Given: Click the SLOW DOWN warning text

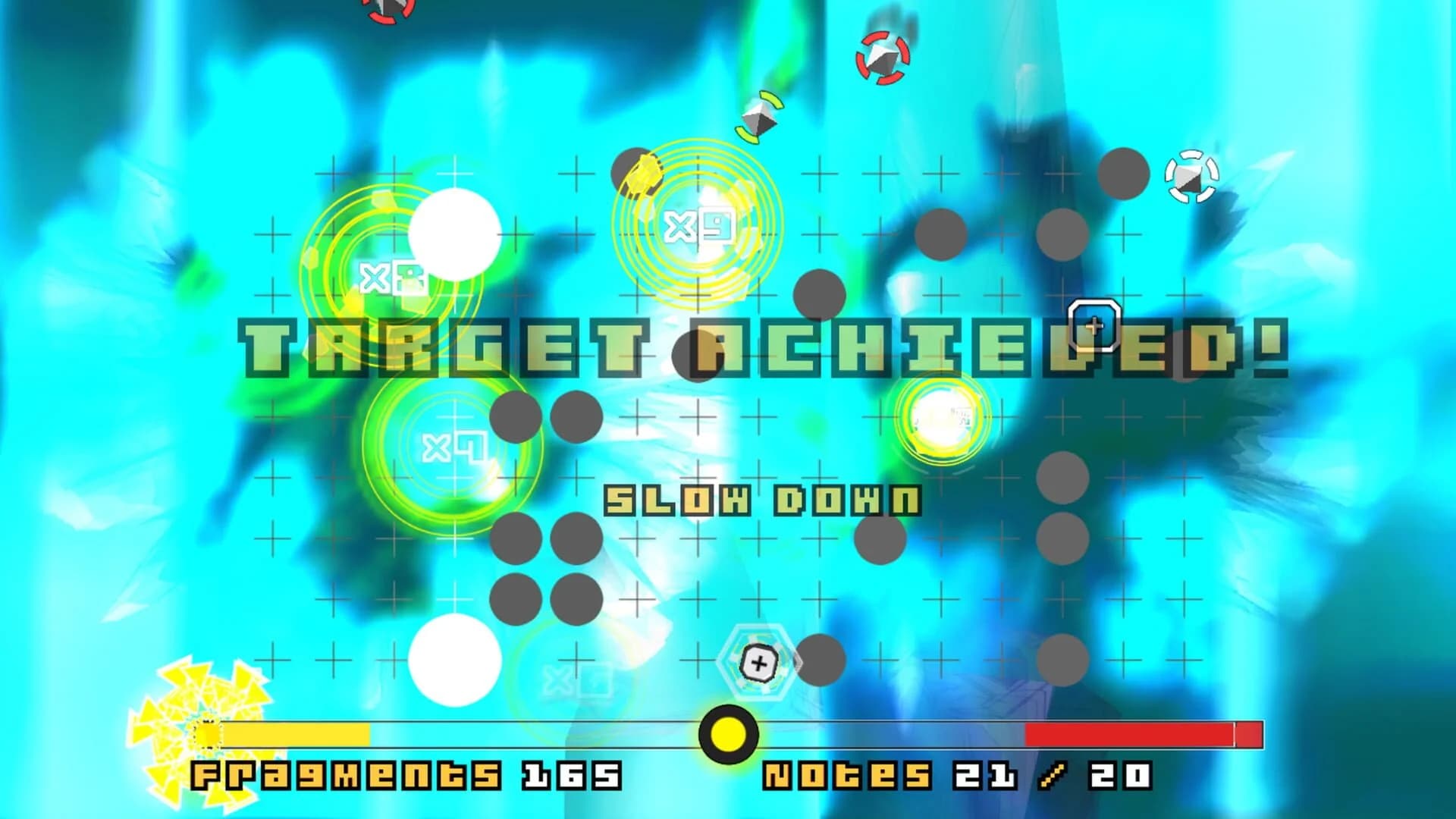Looking at the screenshot, I should click(x=762, y=497).
